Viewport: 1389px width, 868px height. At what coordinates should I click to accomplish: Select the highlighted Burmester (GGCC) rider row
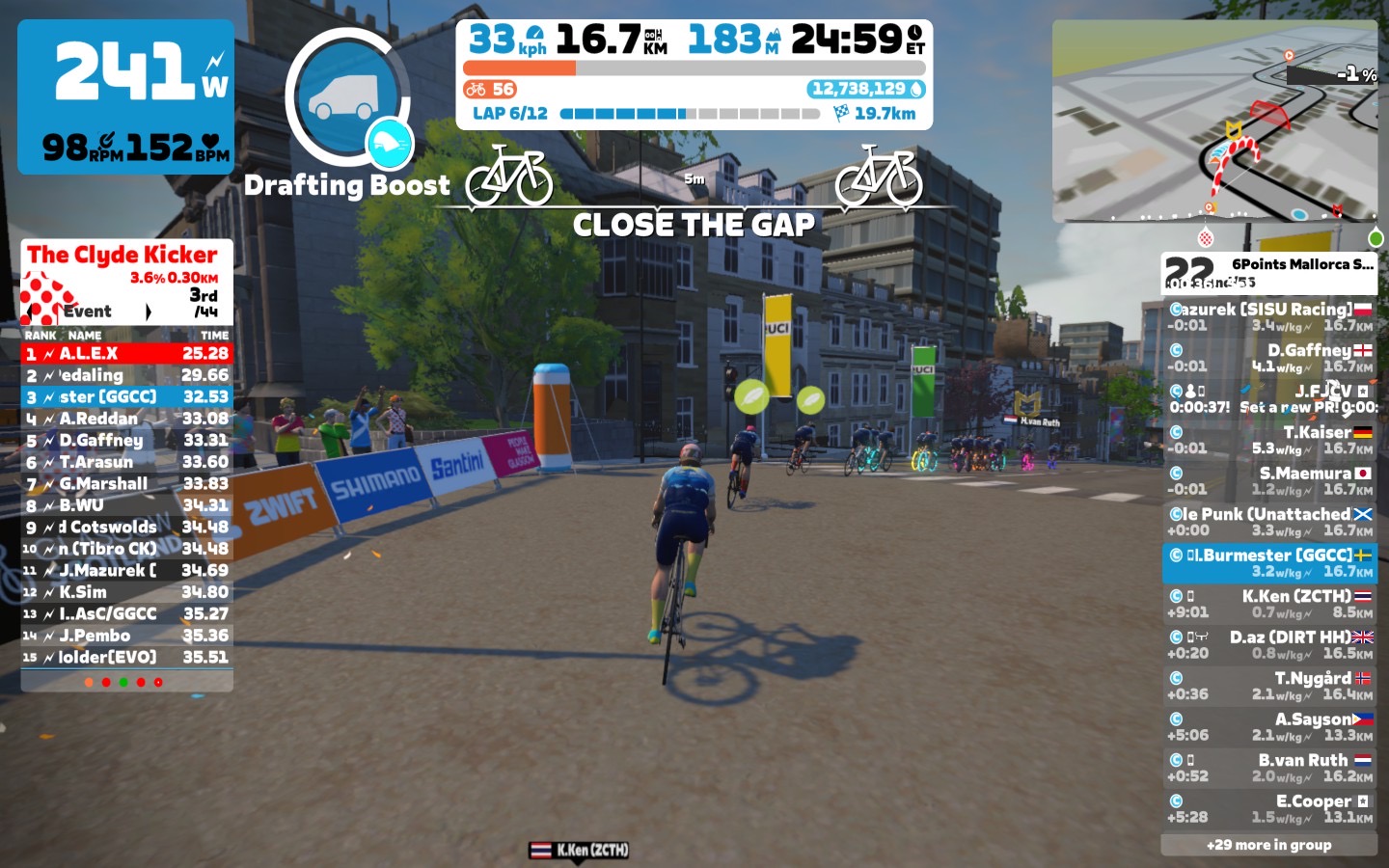click(x=1269, y=563)
